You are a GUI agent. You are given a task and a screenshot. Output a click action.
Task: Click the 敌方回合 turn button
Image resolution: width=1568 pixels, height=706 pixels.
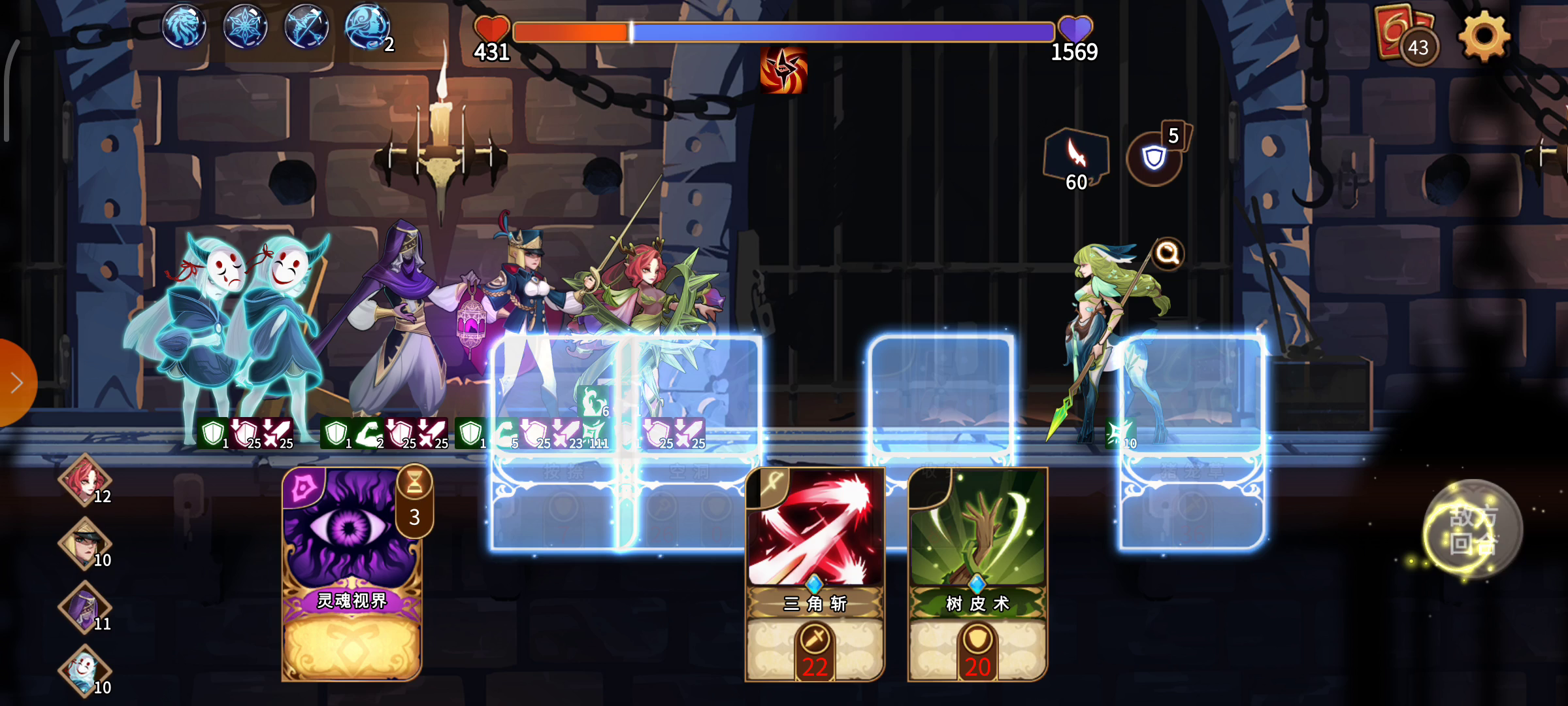coord(1473,529)
